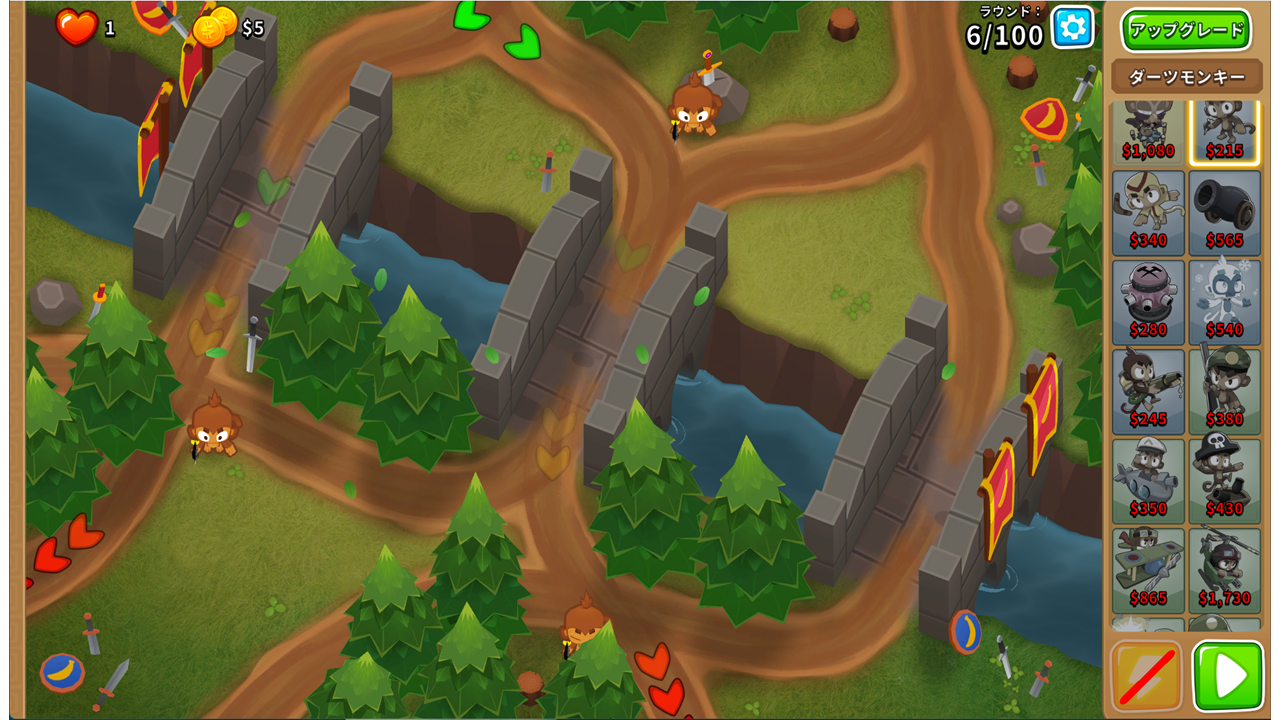The image size is (1280, 720).
Task: Click the orange crossed-out button beside play
Action: (x=1146, y=676)
